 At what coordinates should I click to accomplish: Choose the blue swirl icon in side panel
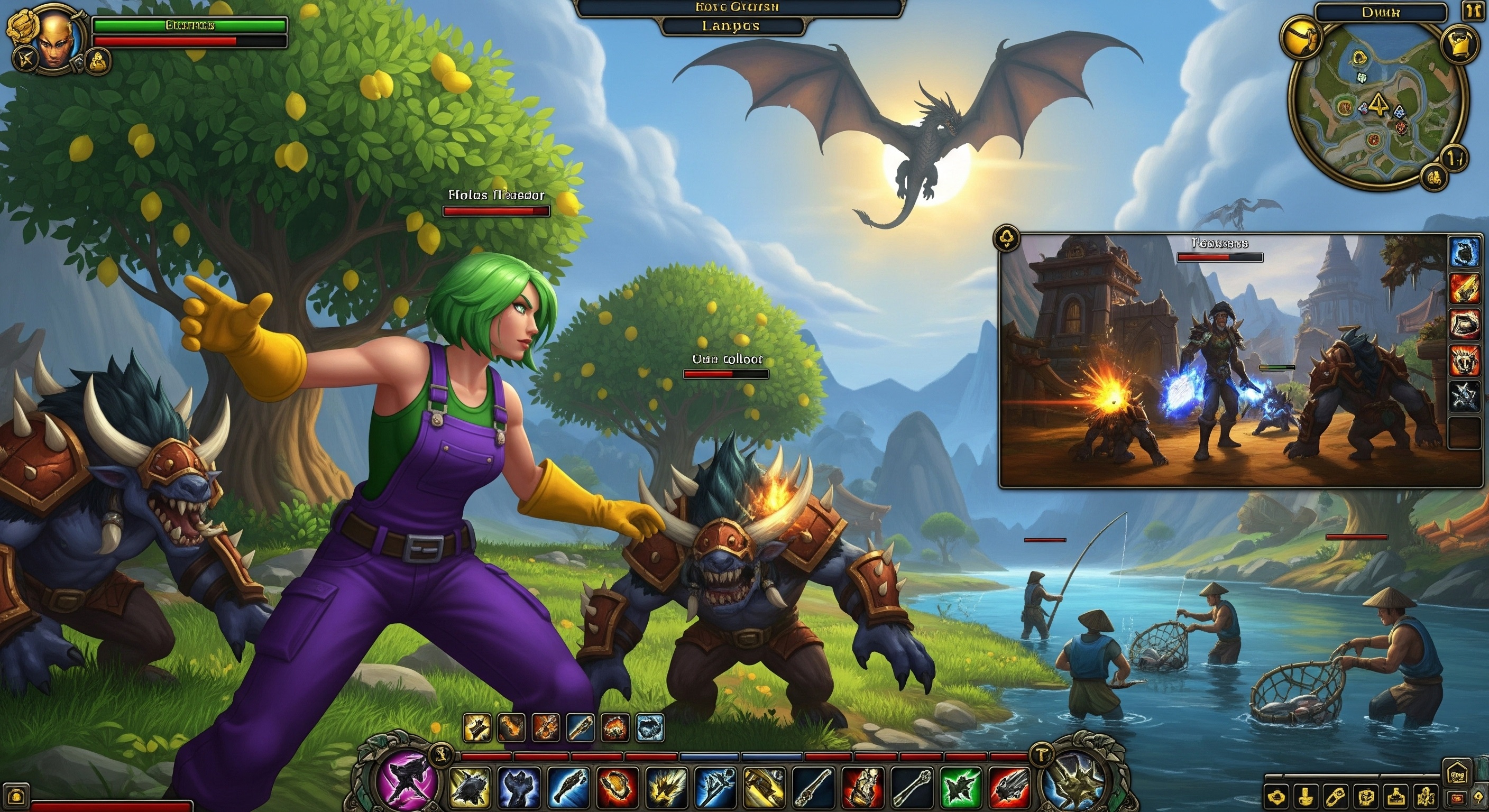click(x=1465, y=252)
